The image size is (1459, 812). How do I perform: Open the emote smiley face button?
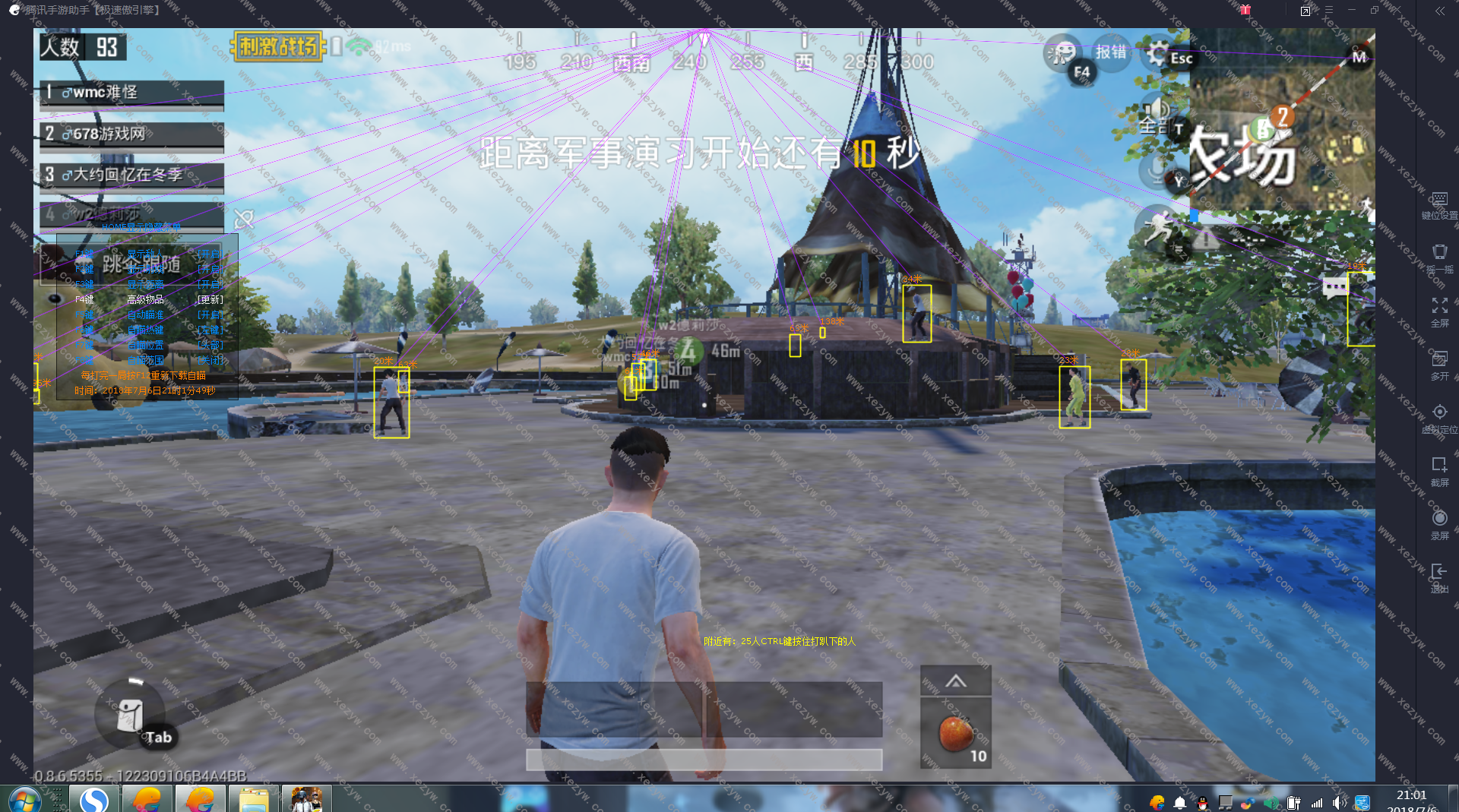click(1061, 52)
